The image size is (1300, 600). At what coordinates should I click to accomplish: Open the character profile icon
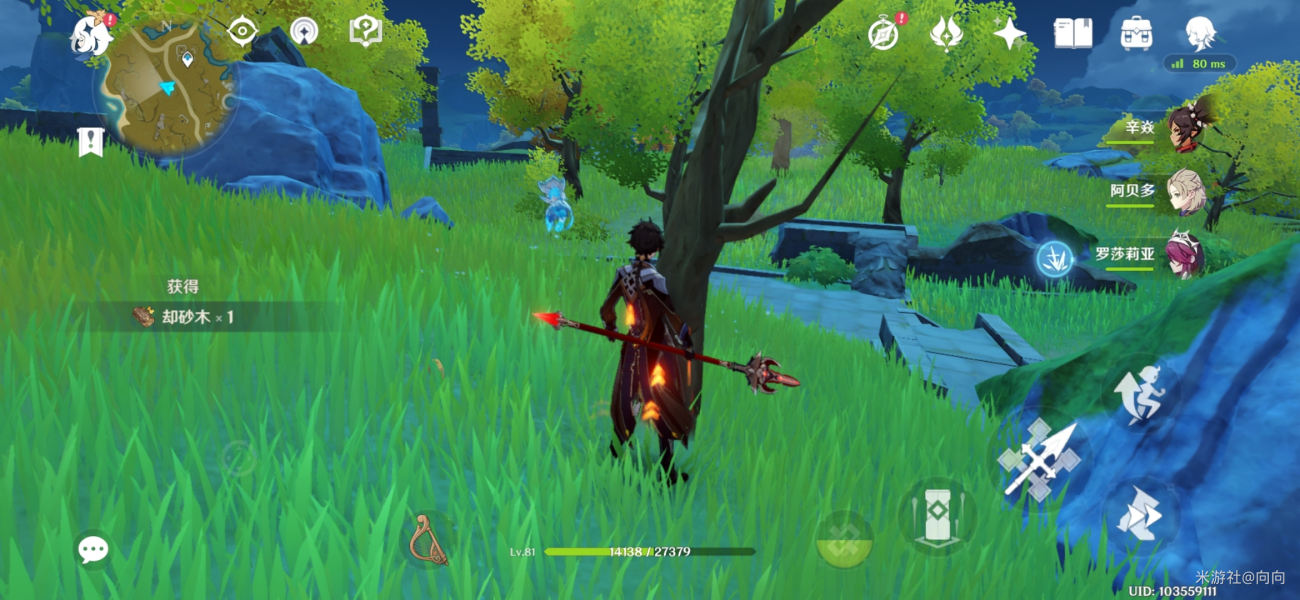[1199, 34]
